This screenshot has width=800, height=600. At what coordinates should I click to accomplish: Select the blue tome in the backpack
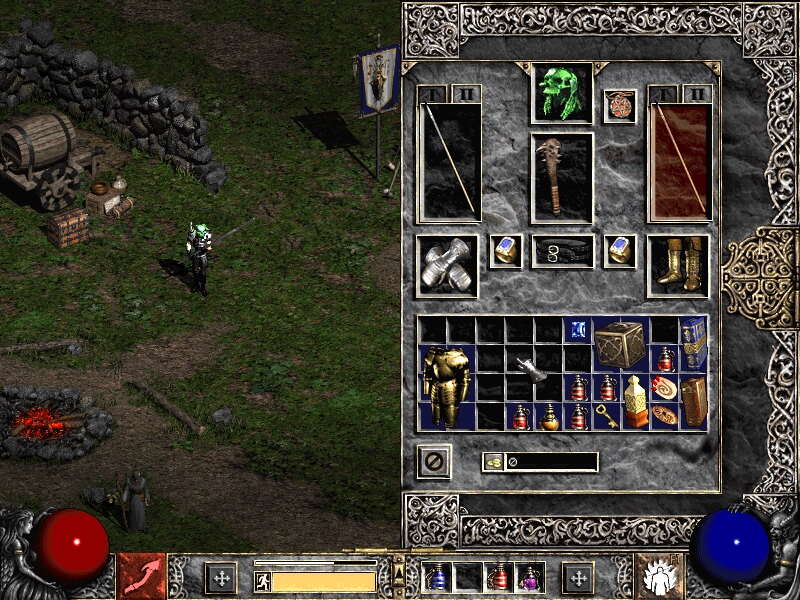[693, 342]
